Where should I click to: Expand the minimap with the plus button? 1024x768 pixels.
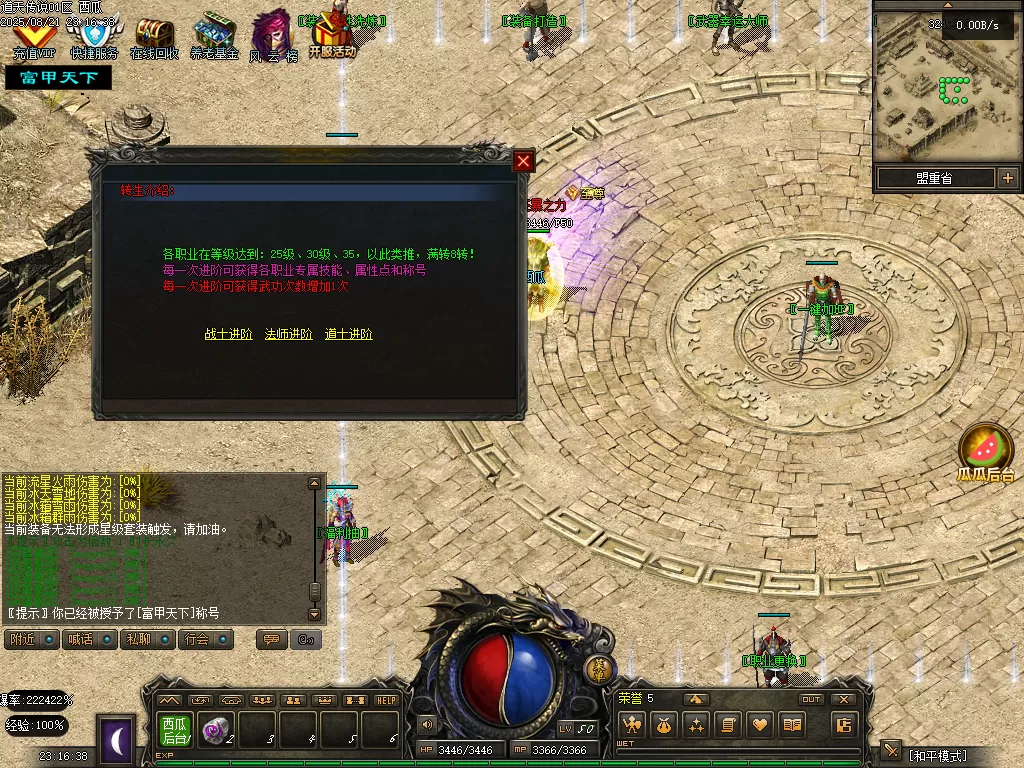pos(1007,179)
